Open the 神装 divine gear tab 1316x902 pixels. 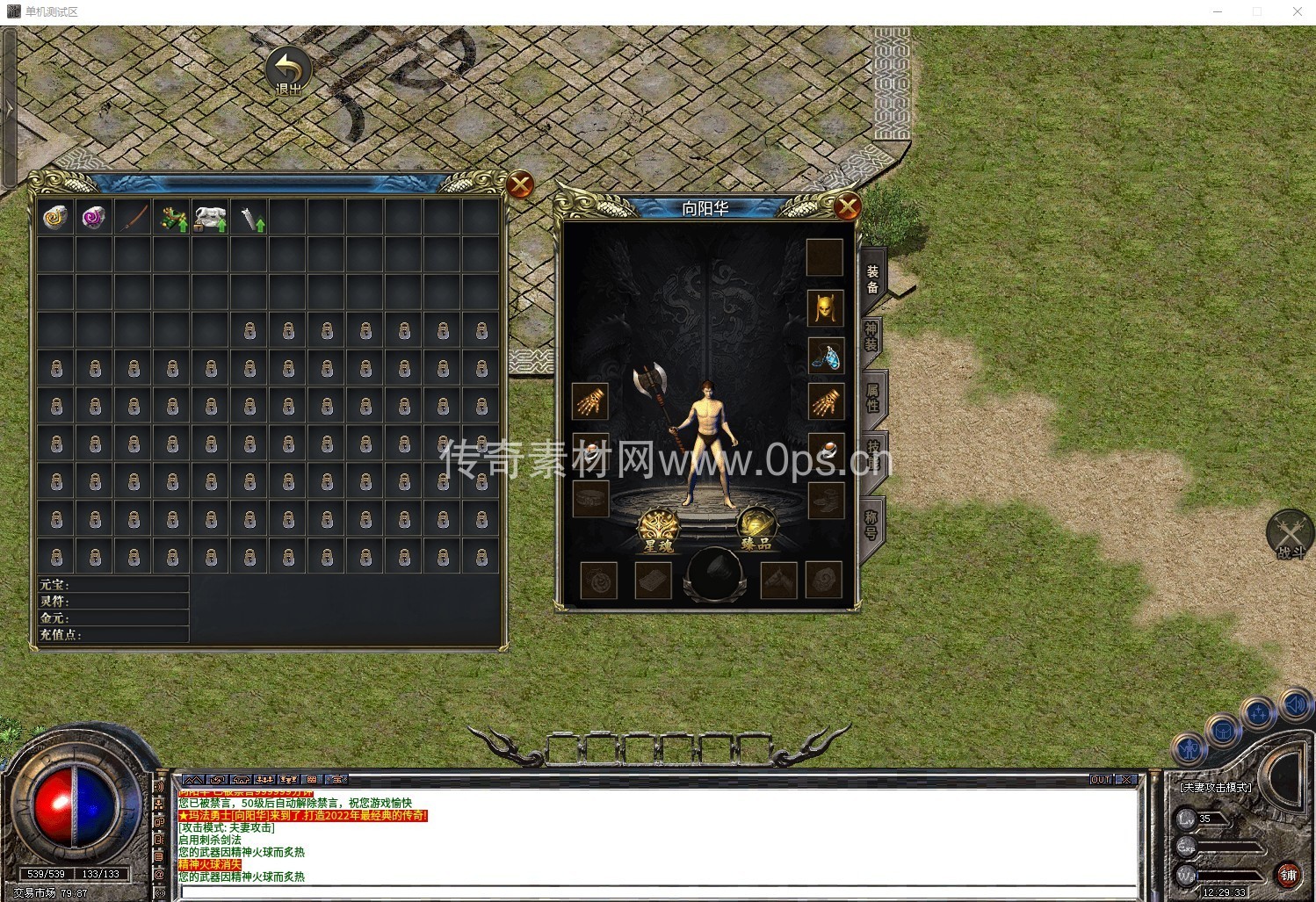871,336
